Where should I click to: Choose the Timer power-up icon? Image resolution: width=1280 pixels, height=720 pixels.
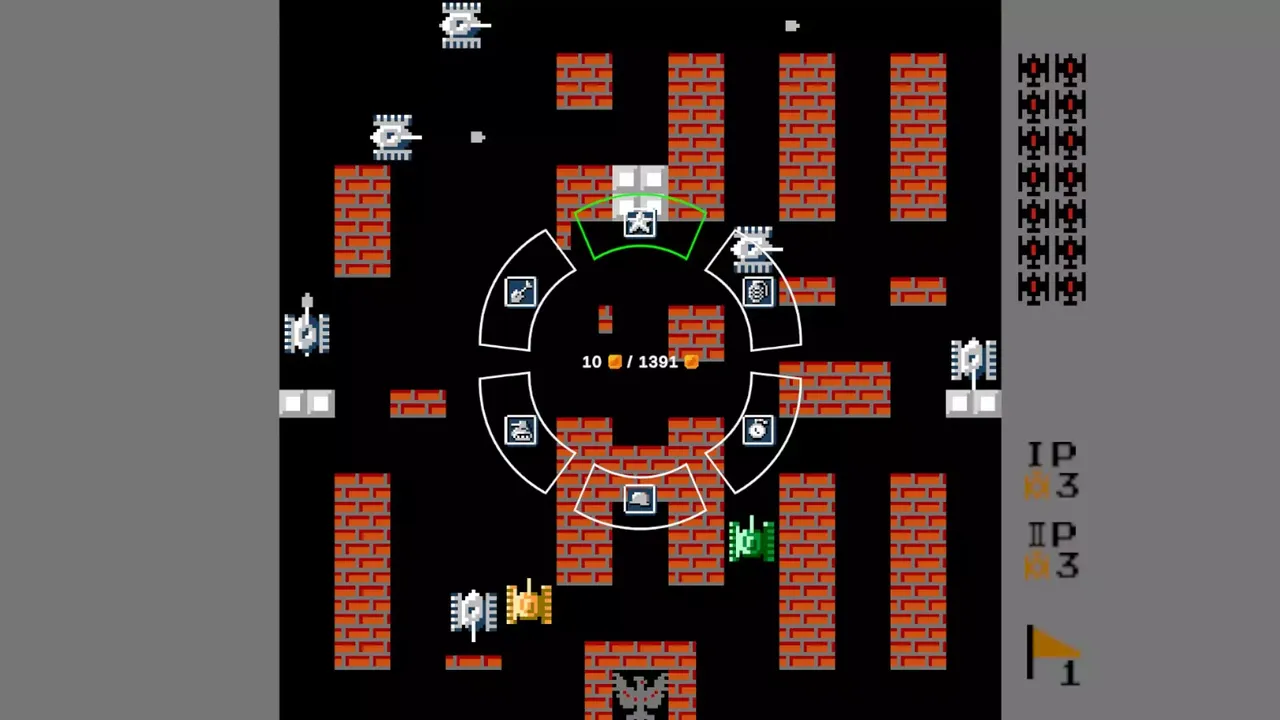click(x=757, y=430)
